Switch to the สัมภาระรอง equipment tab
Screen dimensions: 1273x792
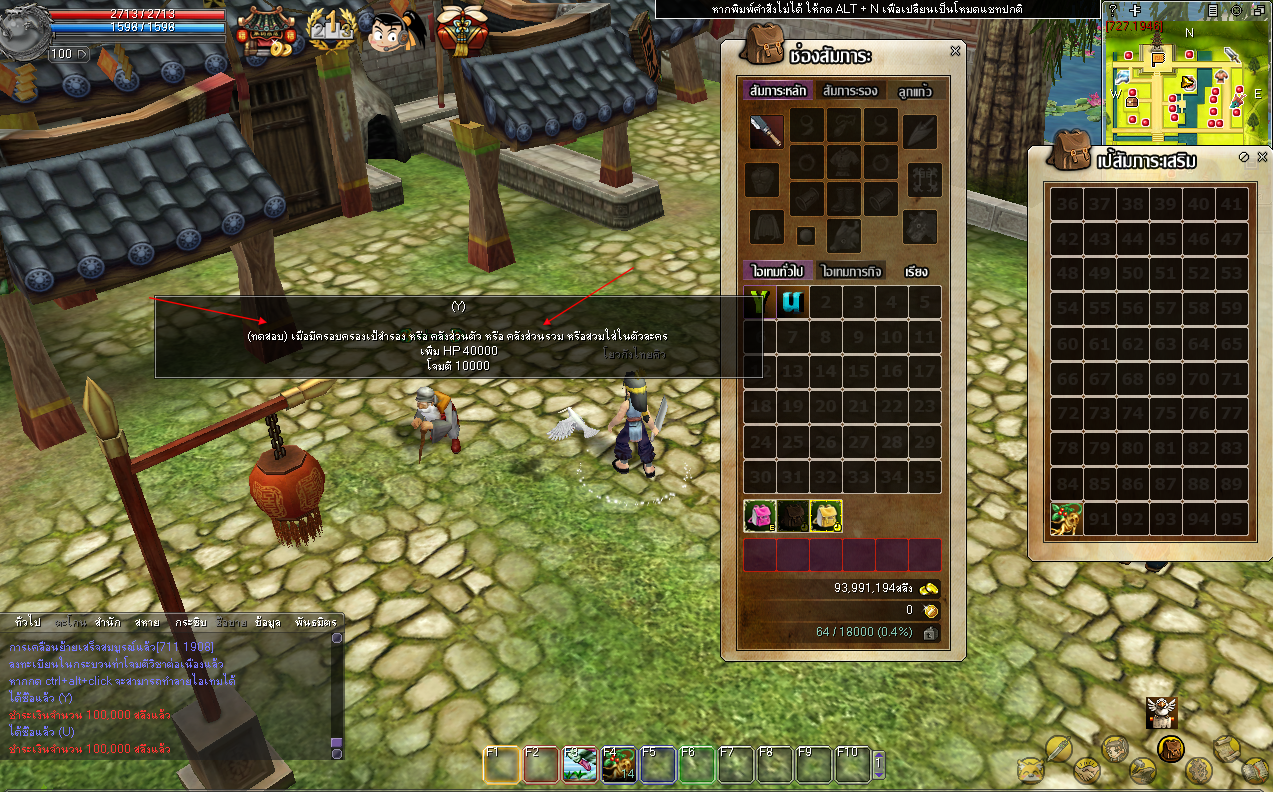tap(850, 91)
